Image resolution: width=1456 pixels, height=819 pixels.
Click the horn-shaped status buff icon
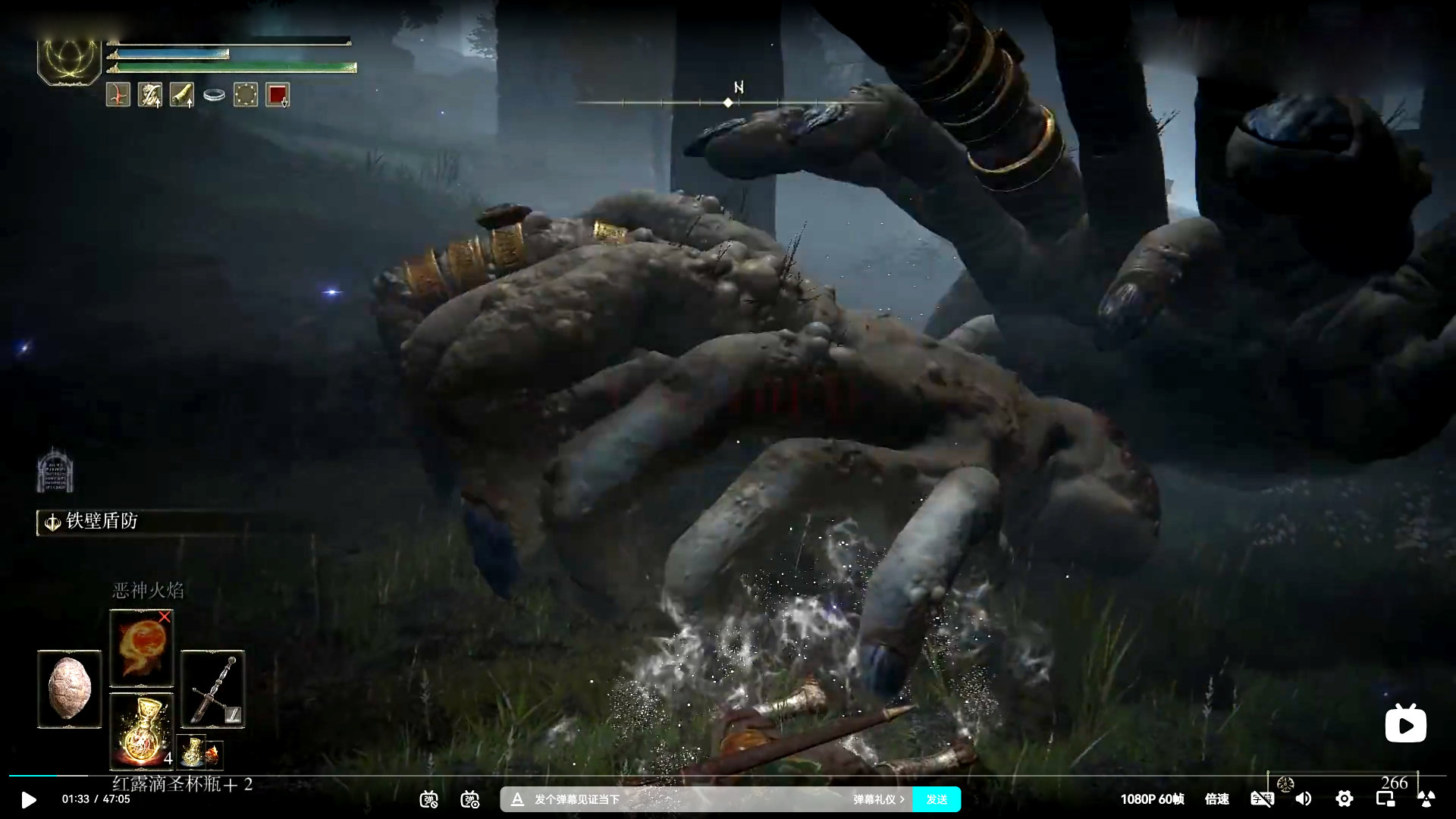182,95
